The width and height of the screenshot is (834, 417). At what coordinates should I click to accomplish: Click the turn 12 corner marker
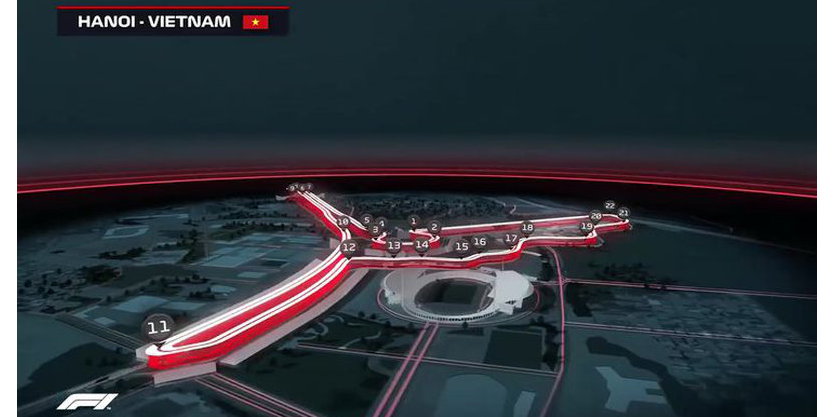tap(348, 247)
